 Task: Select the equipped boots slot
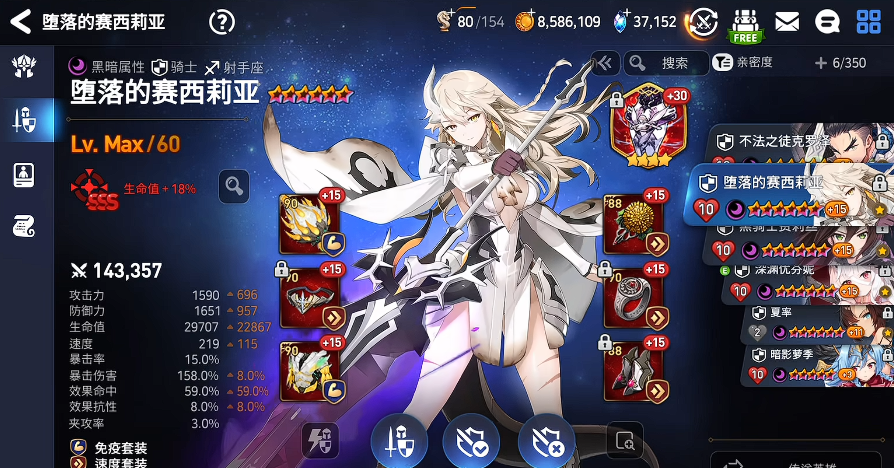tap(634, 371)
